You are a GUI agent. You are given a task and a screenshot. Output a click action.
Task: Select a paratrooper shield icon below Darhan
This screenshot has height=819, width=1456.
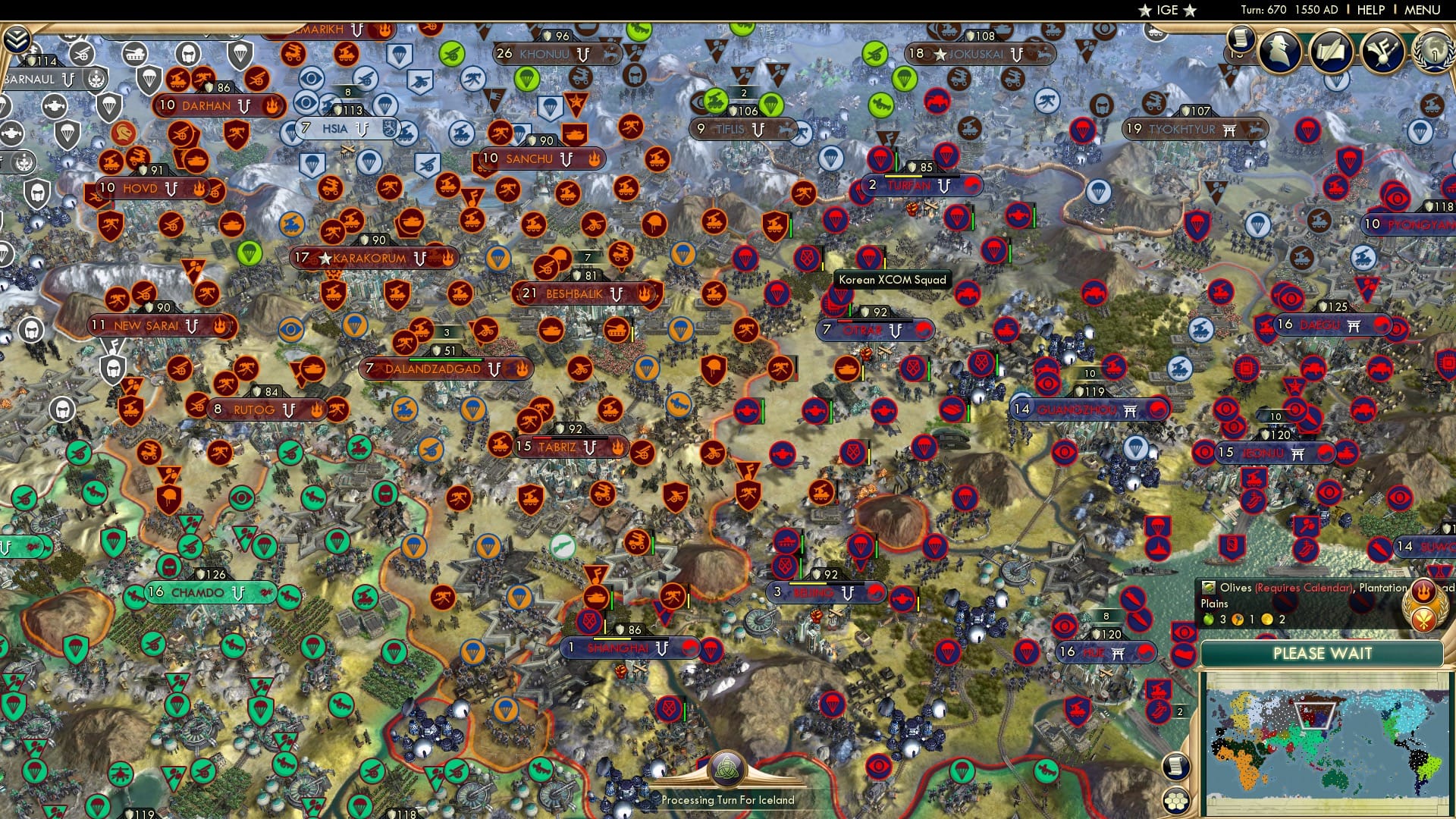(108, 107)
